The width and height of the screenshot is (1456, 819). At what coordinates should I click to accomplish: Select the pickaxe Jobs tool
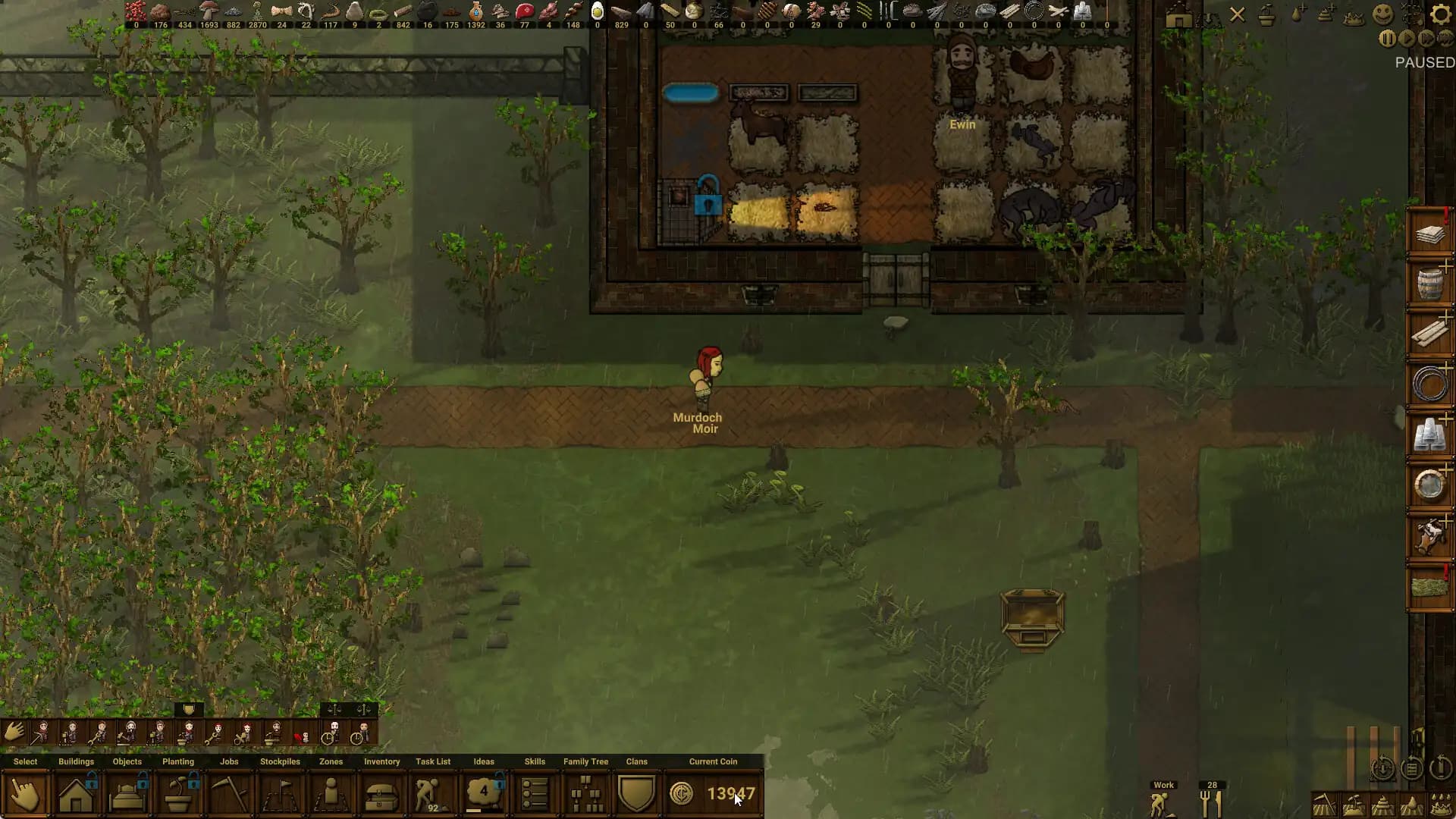(229, 792)
